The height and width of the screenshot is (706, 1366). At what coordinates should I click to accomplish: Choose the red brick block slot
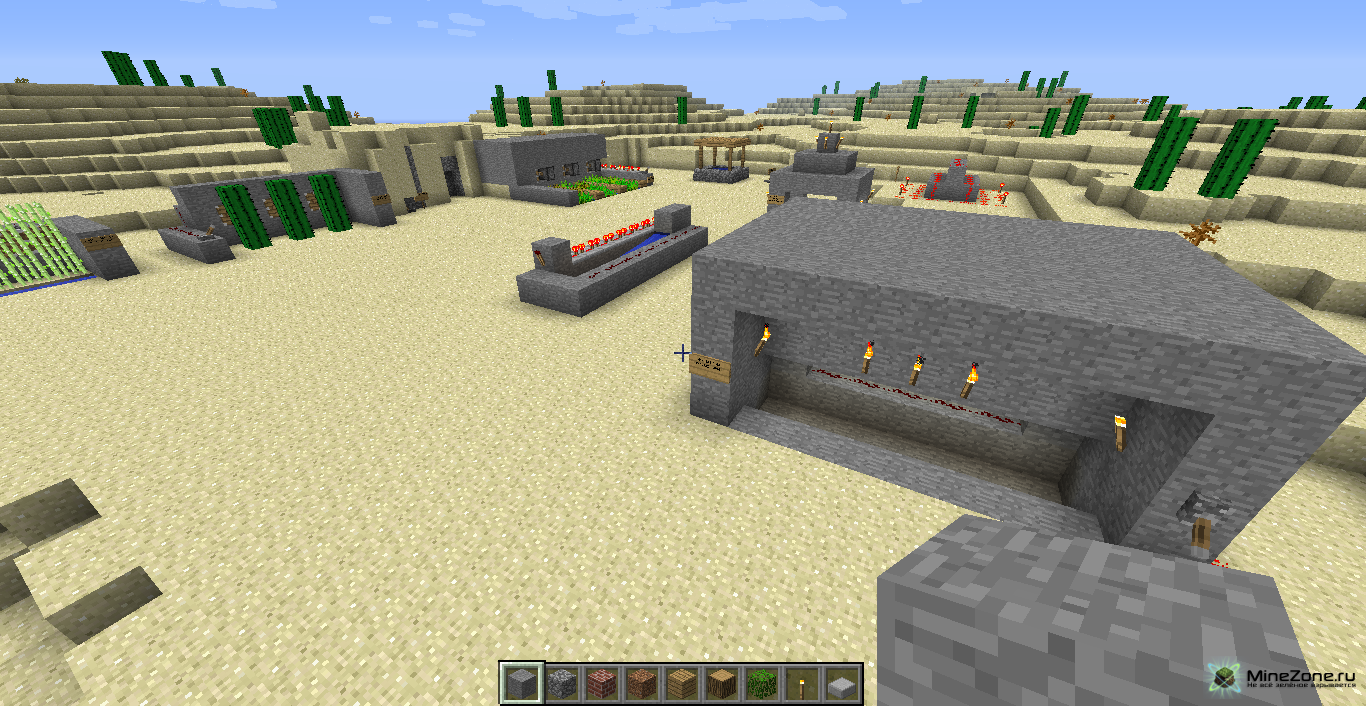click(x=600, y=684)
